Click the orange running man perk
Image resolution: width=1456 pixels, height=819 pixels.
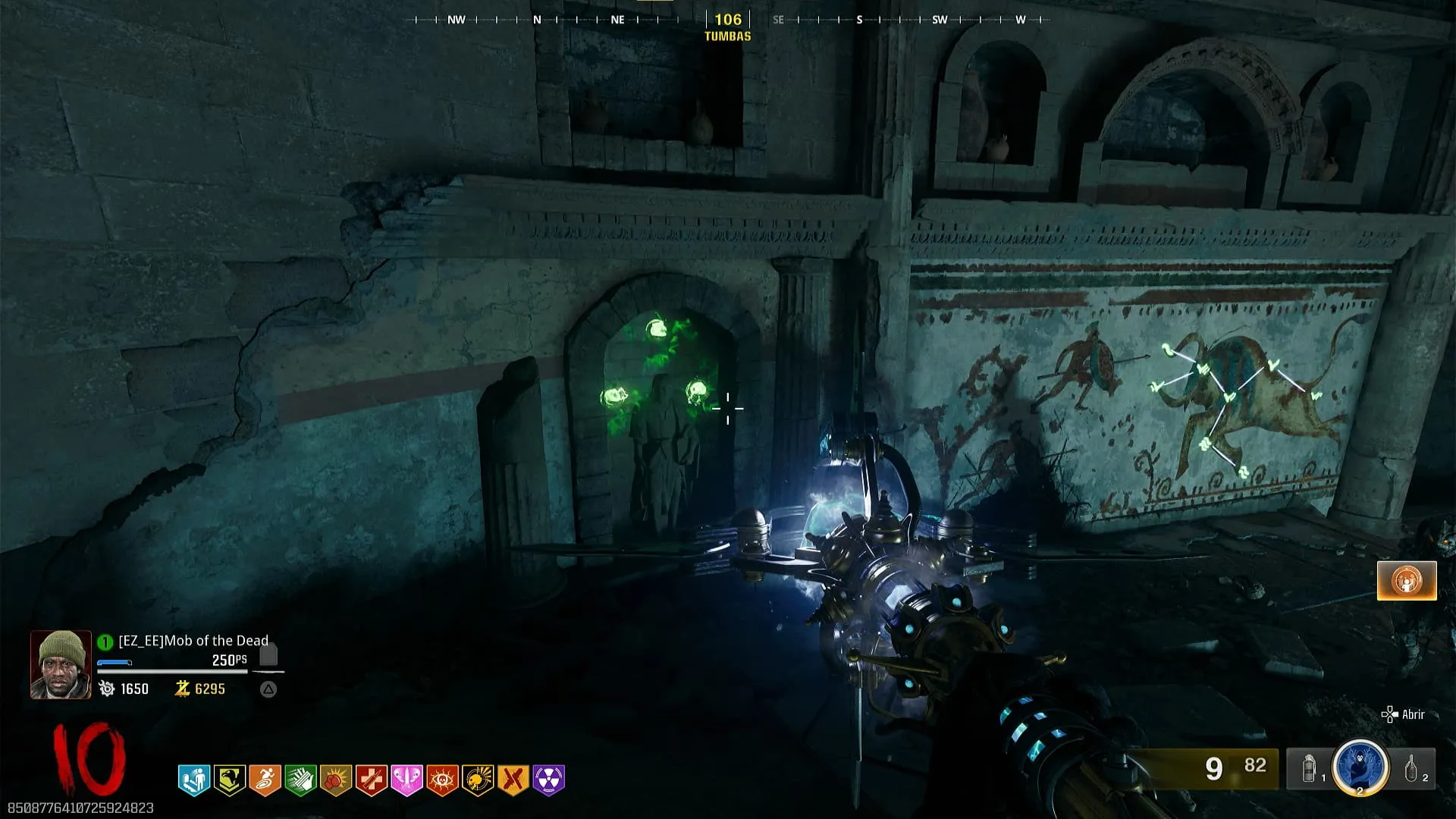[x=265, y=780]
